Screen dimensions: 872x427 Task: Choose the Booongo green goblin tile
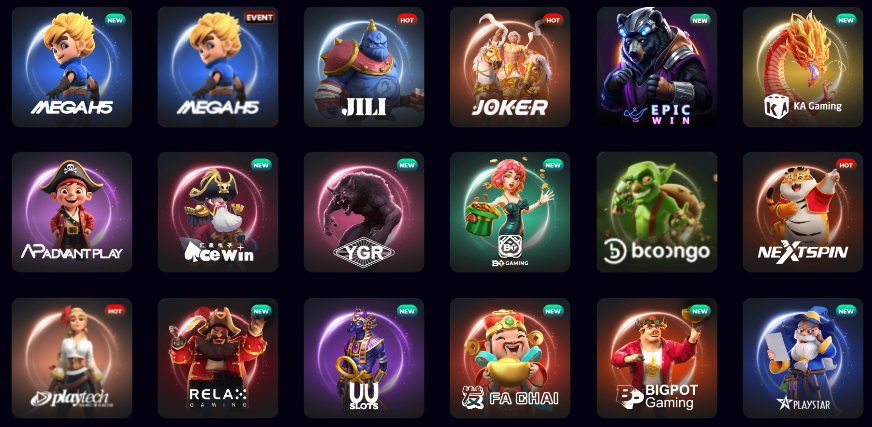[x=657, y=212]
